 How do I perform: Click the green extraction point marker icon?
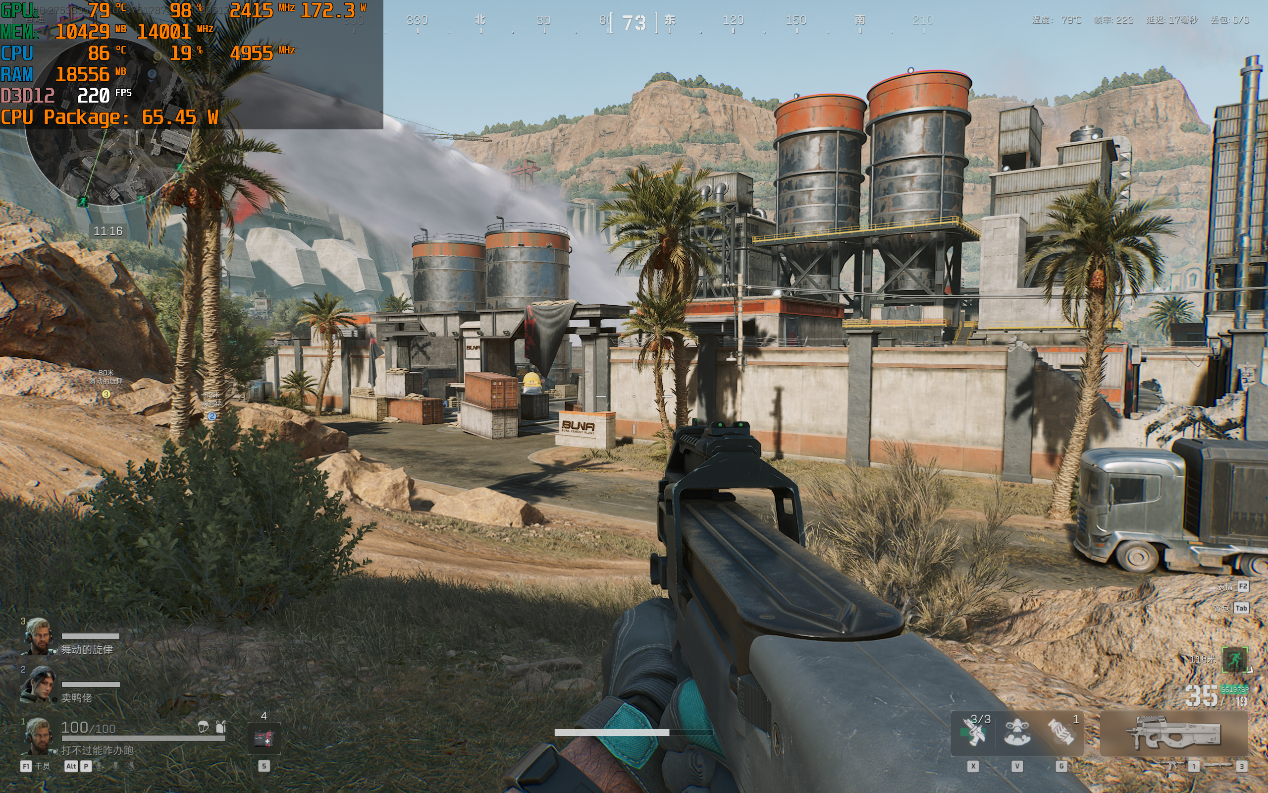point(1234,659)
